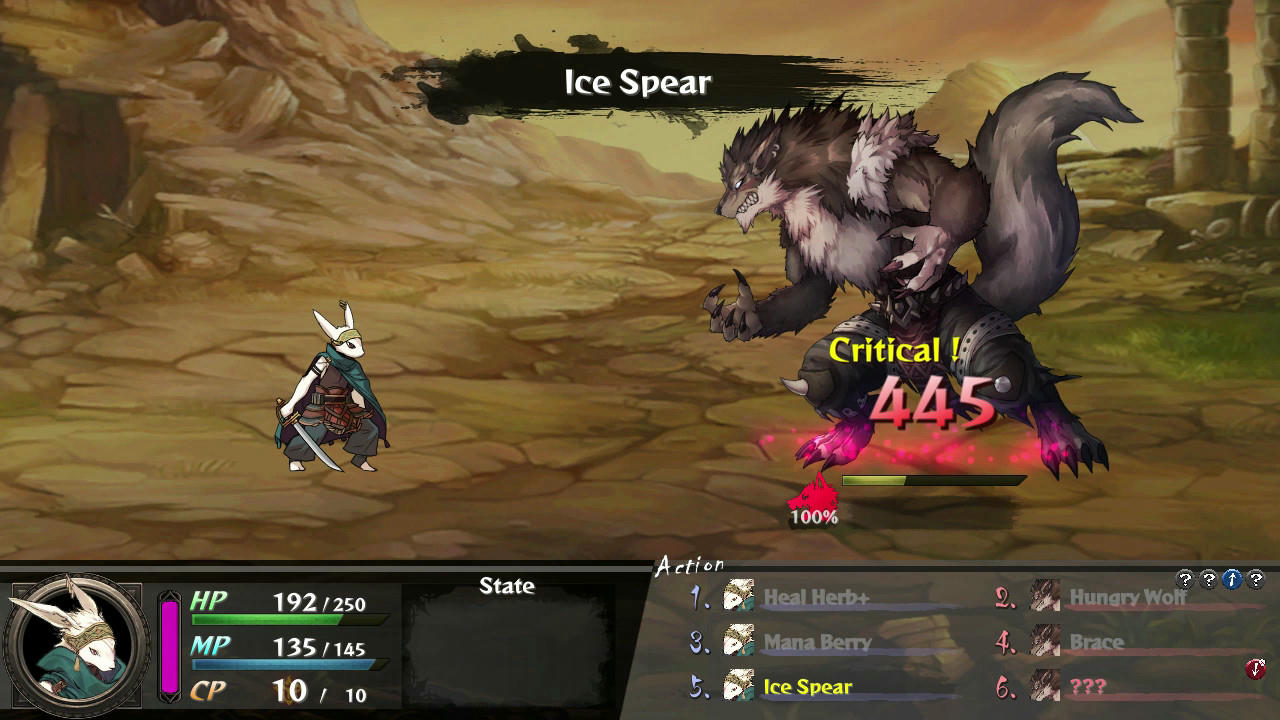Toggle the second question mark status icon
This screenshot has height=720, width=1280.
coord(1209,578)
